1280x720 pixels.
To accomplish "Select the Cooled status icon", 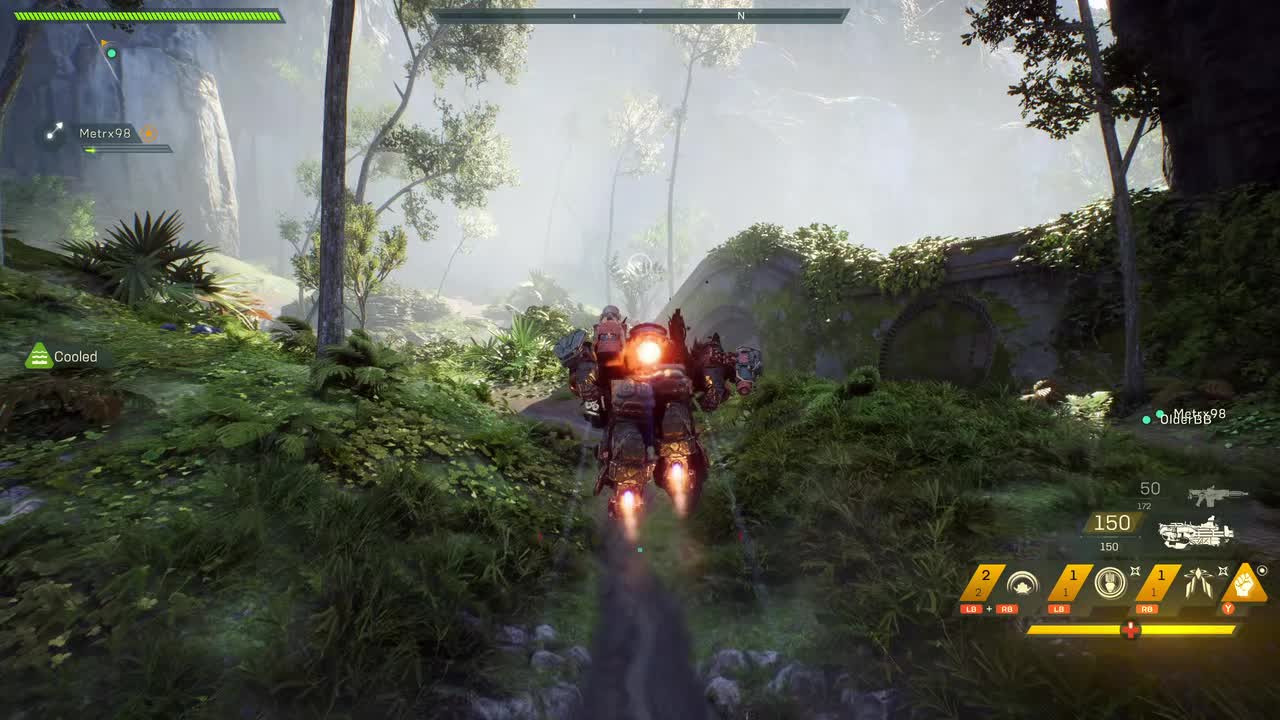I will [38, 356].
